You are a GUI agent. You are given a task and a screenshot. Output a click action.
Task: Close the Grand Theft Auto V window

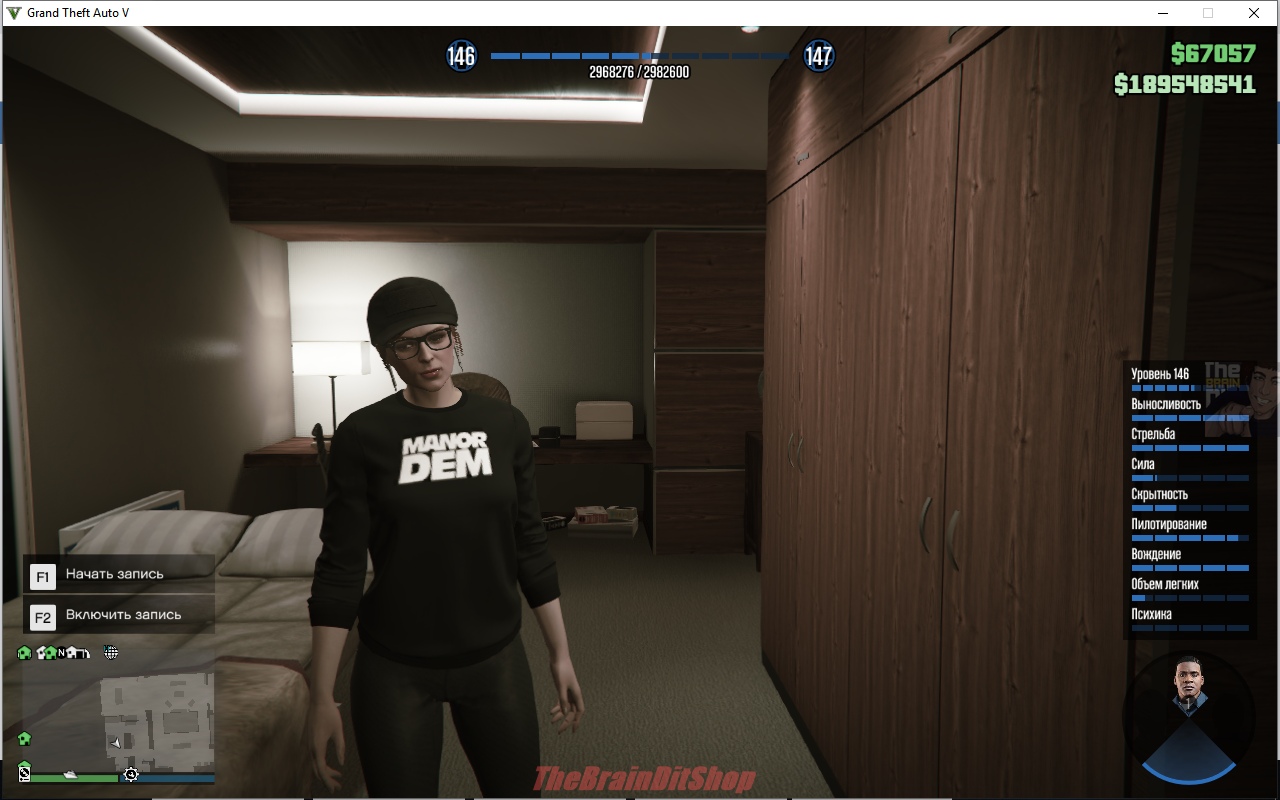coord(1253,13)
